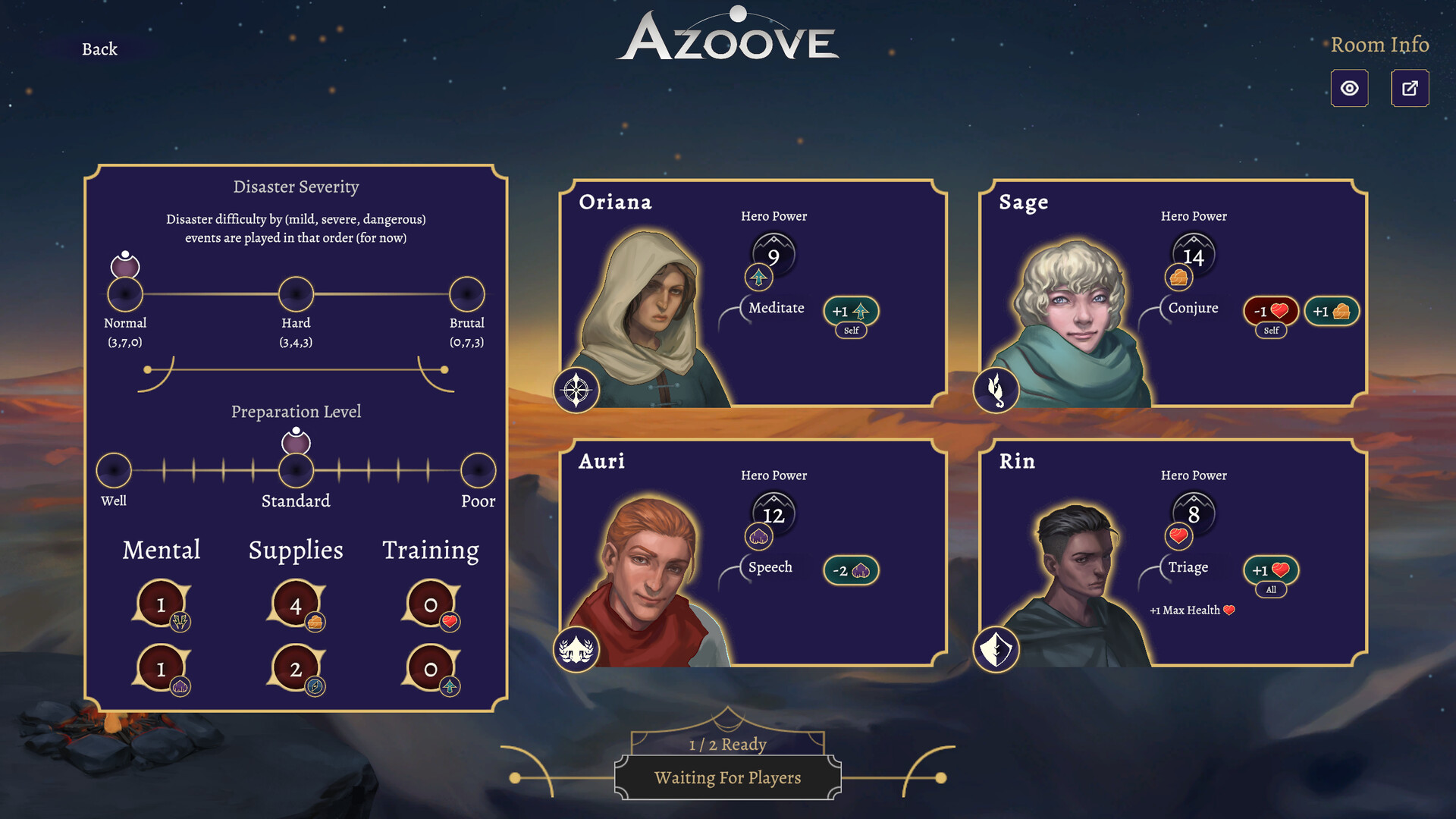Move the Preparation Level slider to Poor
The height and width of the screenshot is (819, 1456).
tap(478, 470)
